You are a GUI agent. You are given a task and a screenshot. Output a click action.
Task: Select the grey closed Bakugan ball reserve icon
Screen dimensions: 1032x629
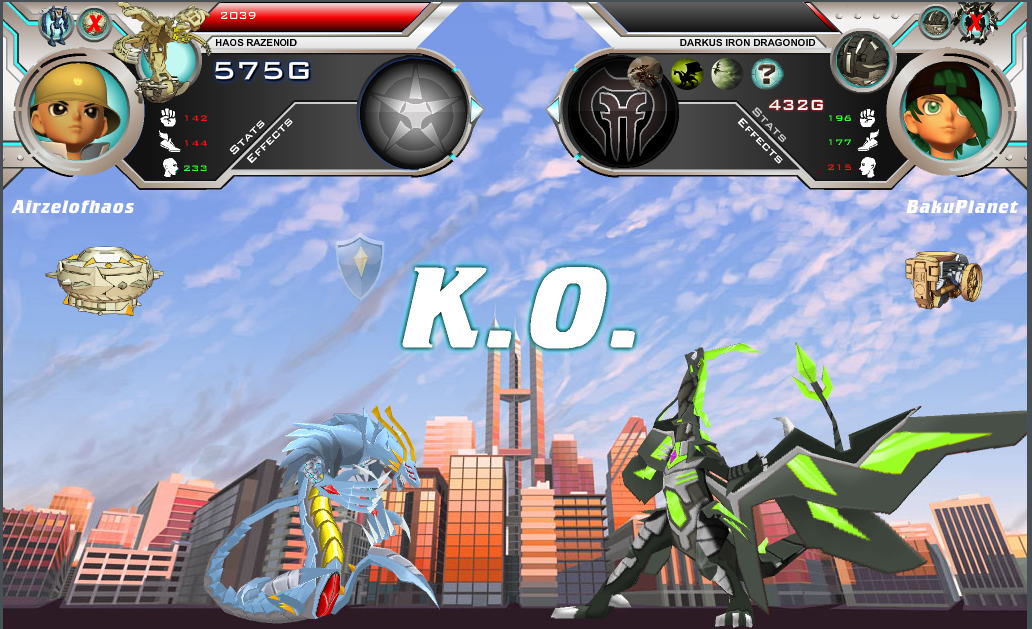point(936,21)
